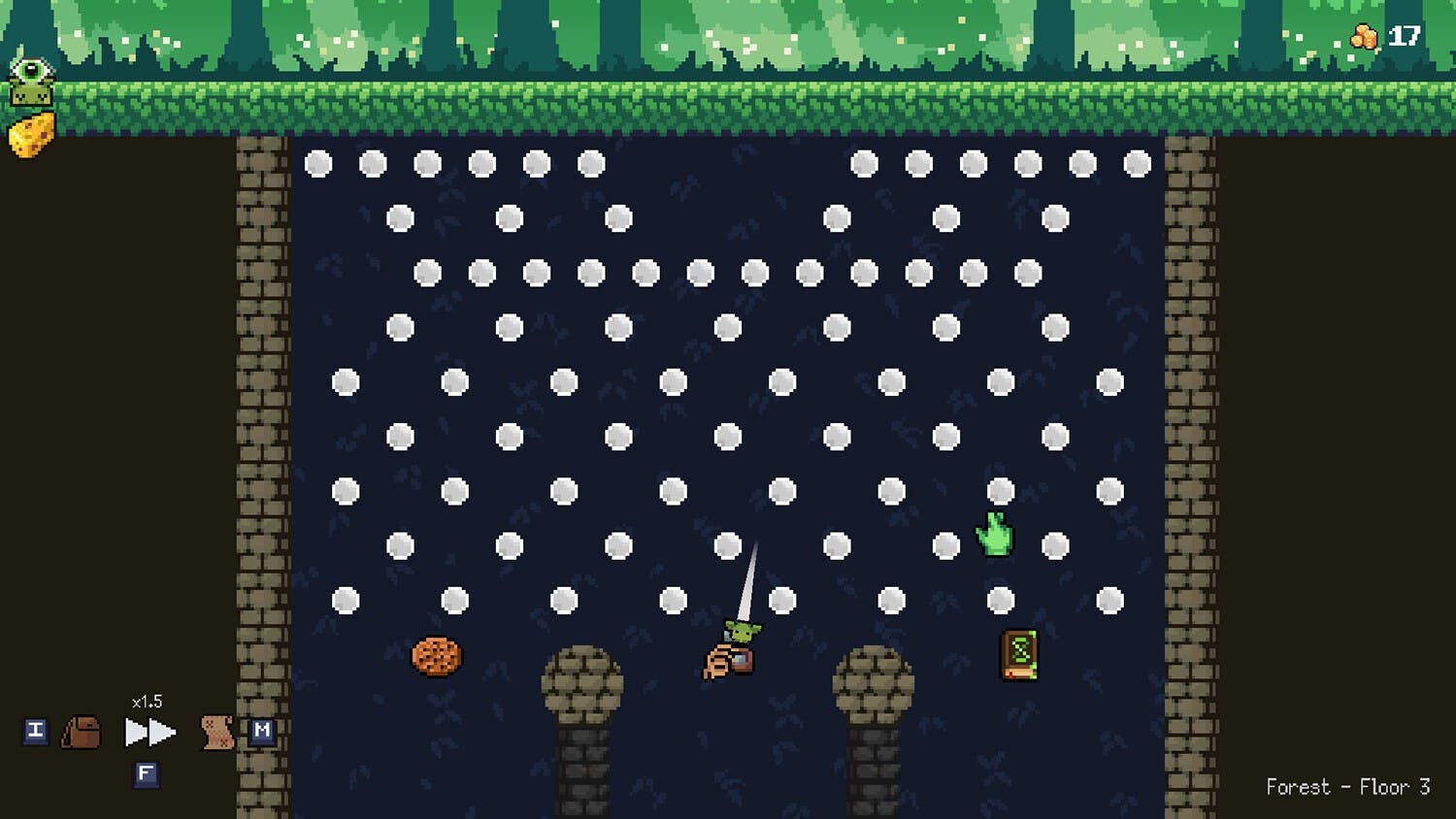This screenshot has width=1456, height=819.
Task: Open the brown satchel inventory
Action: [x=82, y=732]
